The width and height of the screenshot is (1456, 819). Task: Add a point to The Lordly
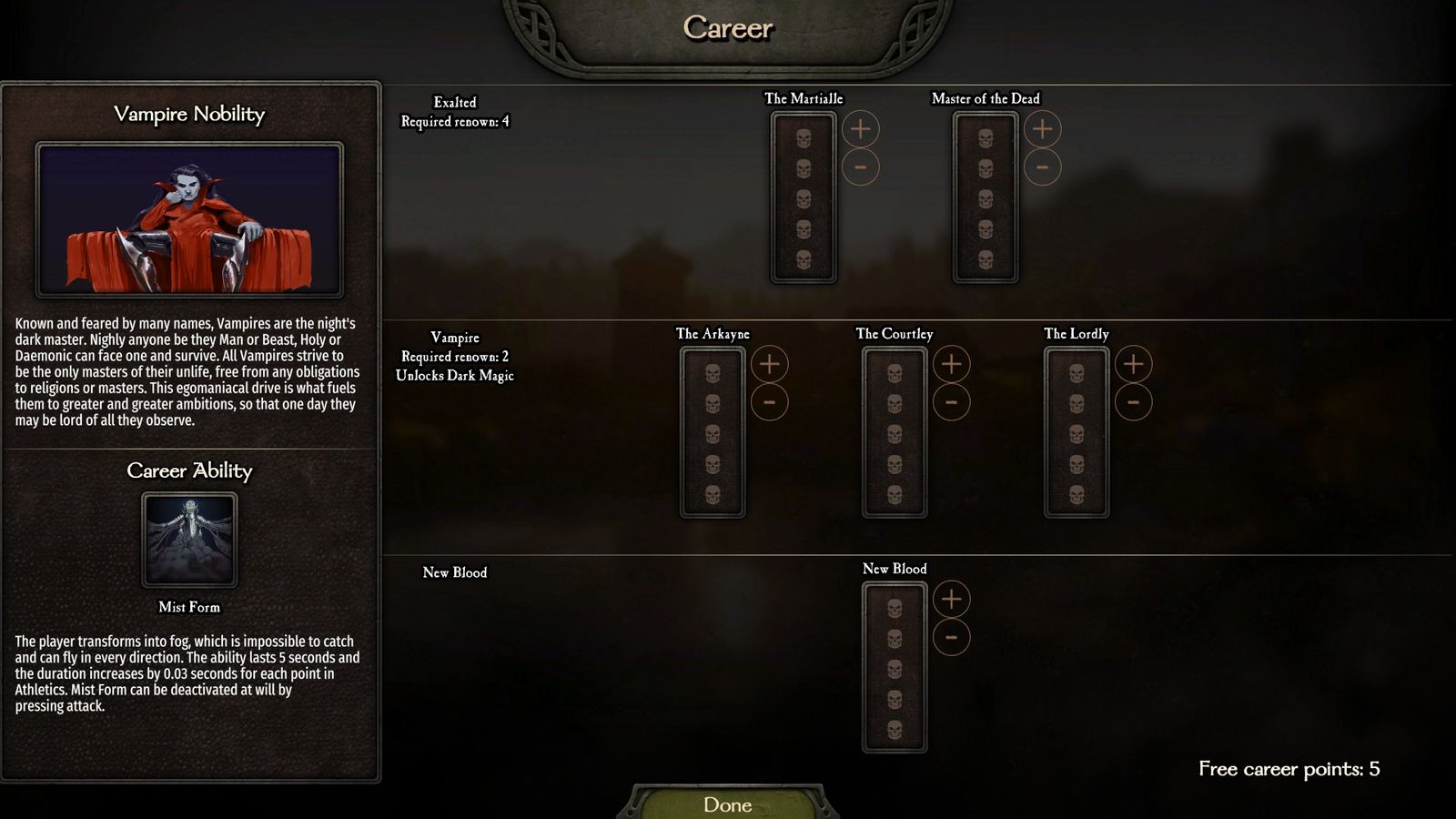(1133, 364)
